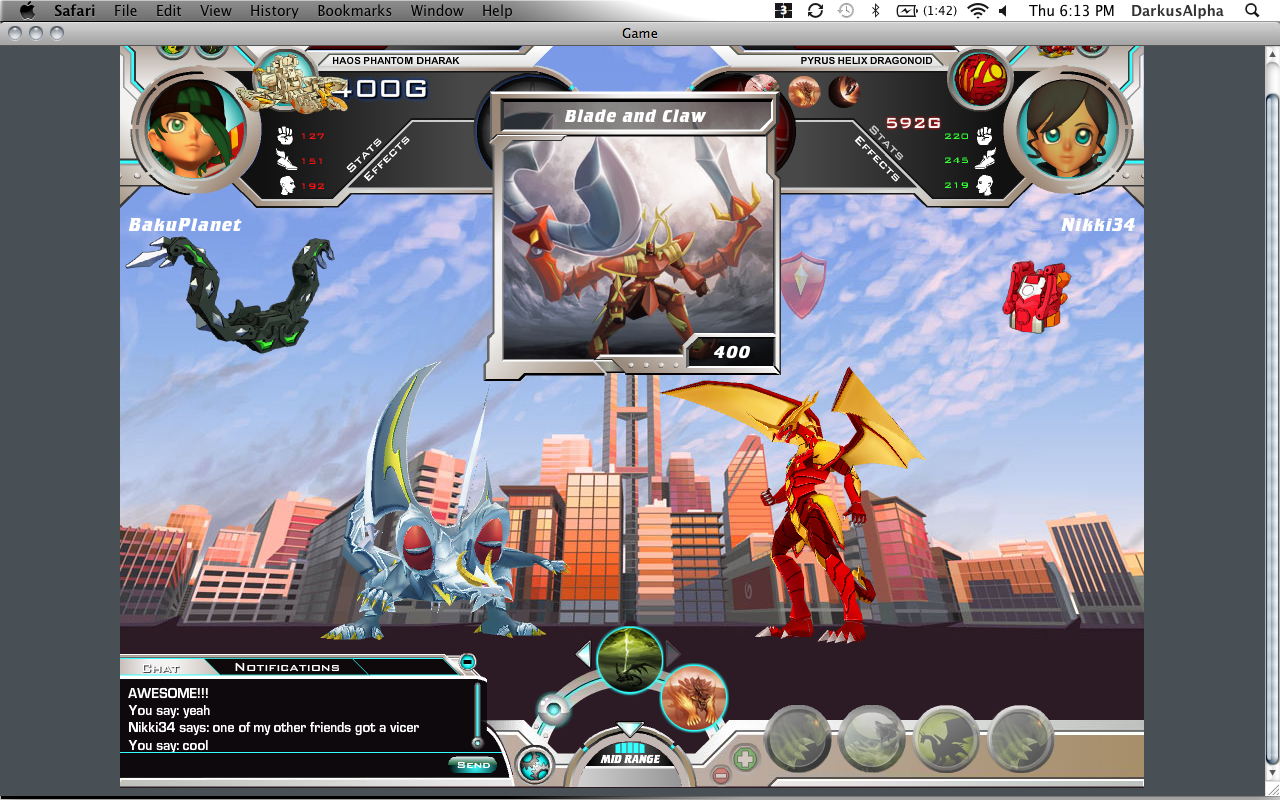Switch to the Notifications tab
This screenshot has height=800, width=1280.
coord(287,667)
